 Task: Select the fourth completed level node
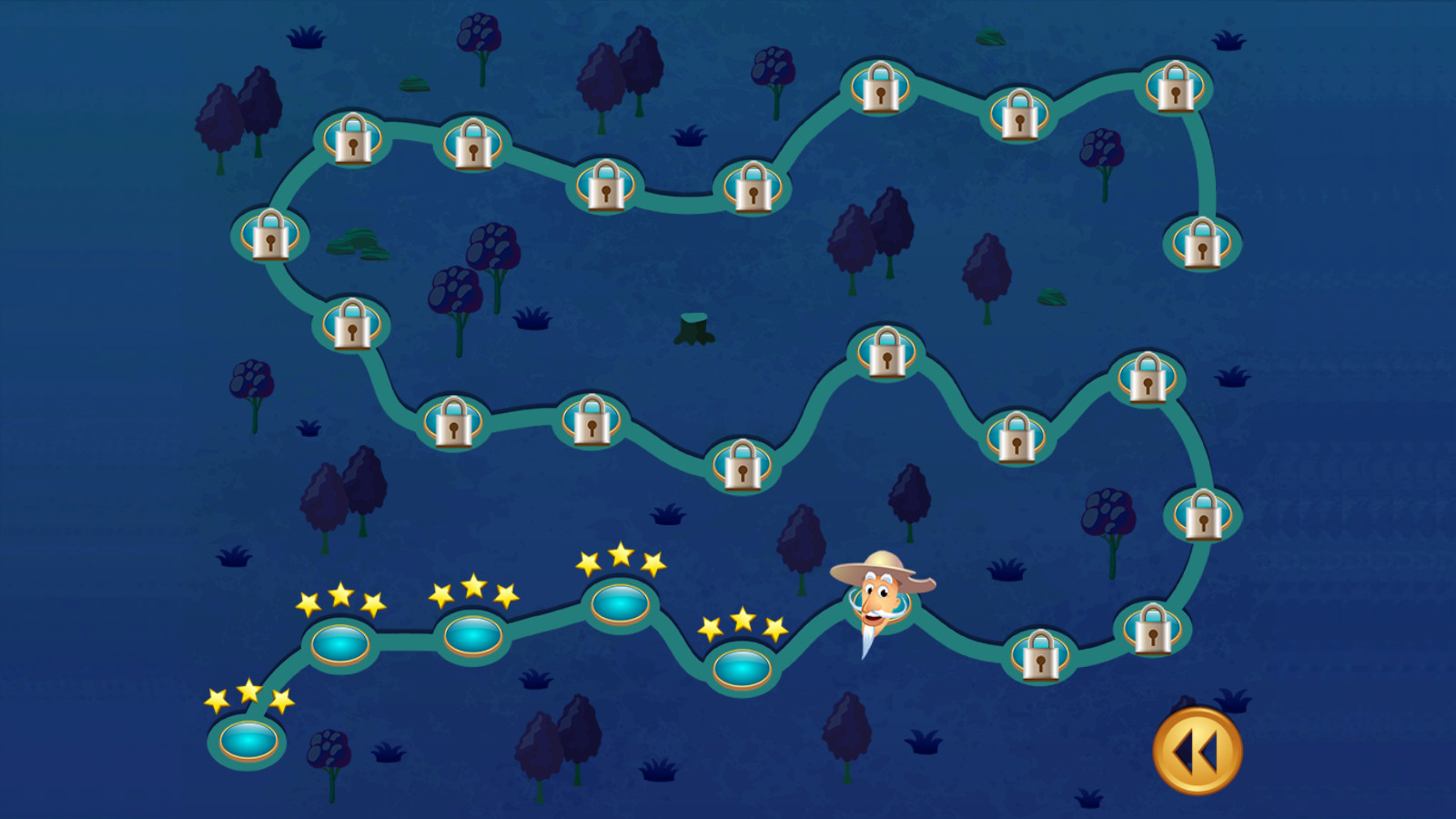pos(620,602)
